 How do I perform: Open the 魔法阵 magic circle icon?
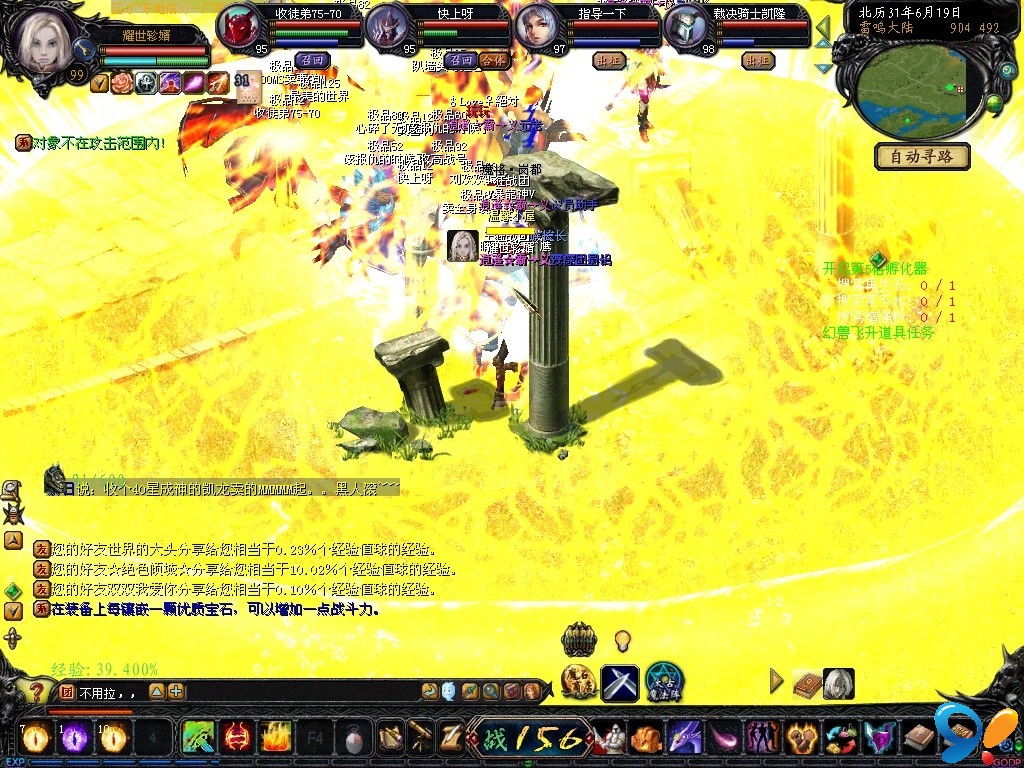664,682
